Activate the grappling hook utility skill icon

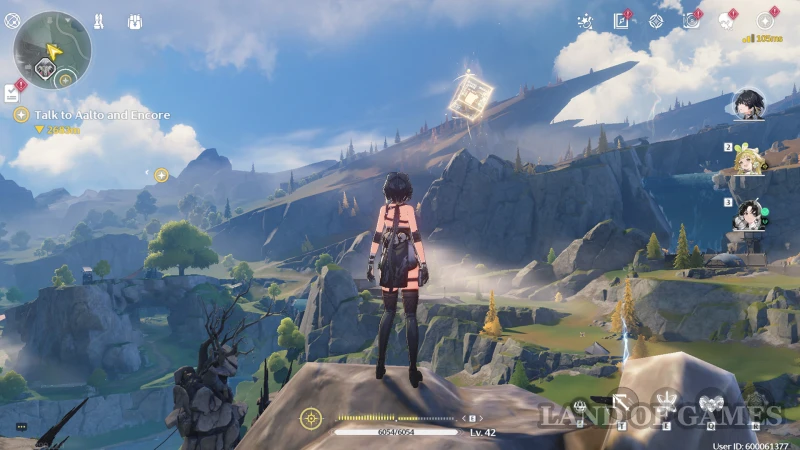623,405
